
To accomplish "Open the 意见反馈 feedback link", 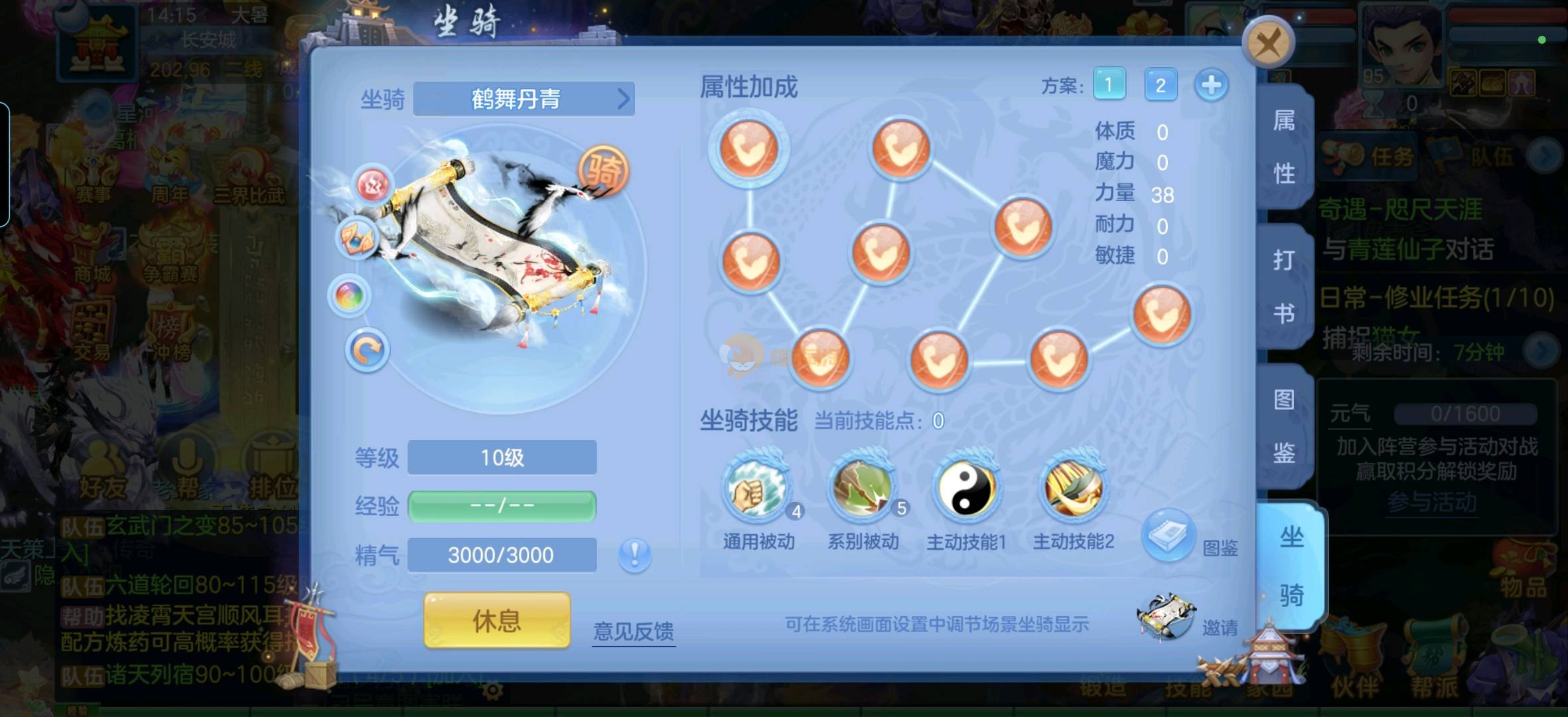I will (633, 631).
